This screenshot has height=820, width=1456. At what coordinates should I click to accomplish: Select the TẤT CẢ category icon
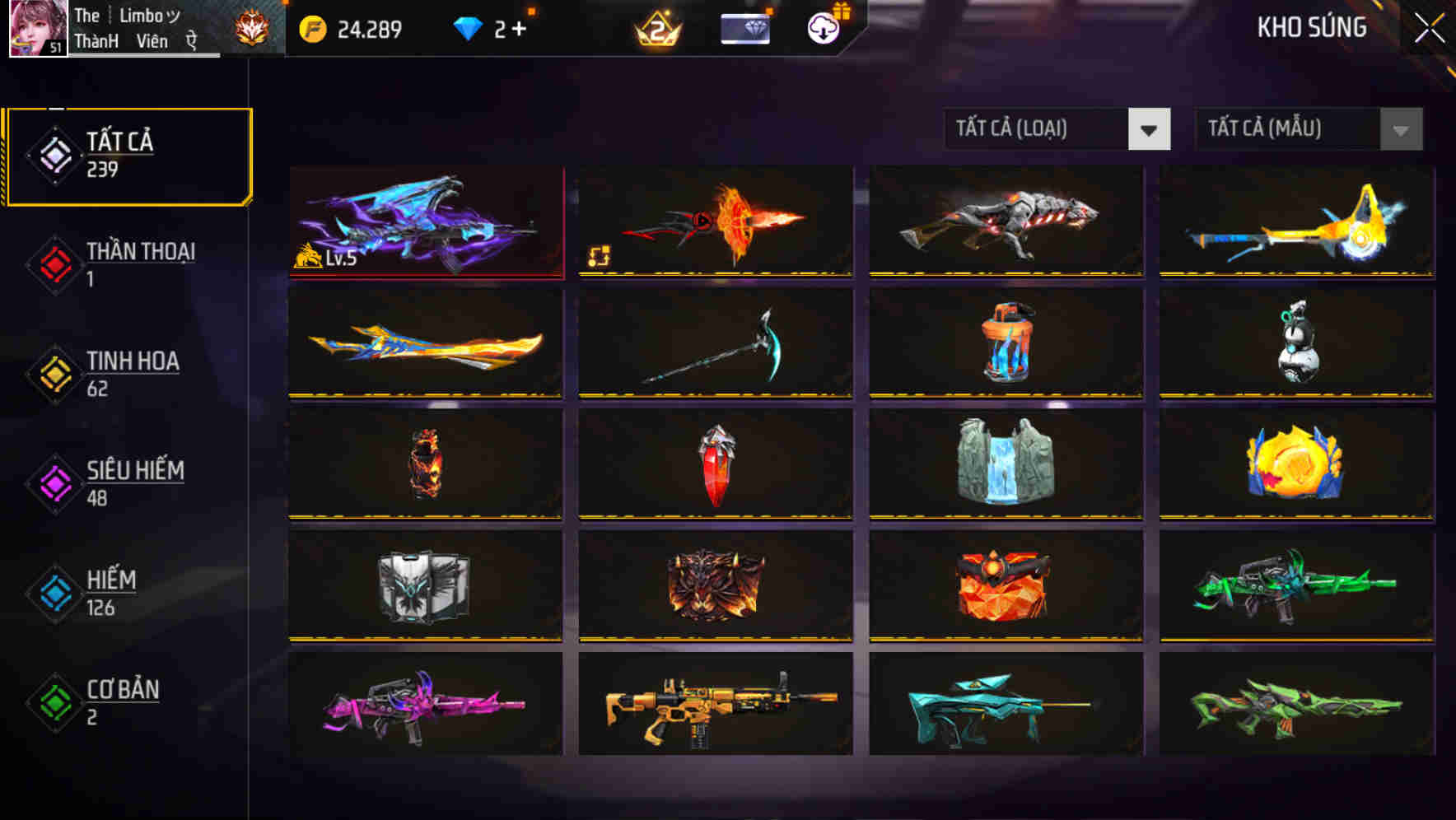[x=54, y=154]
